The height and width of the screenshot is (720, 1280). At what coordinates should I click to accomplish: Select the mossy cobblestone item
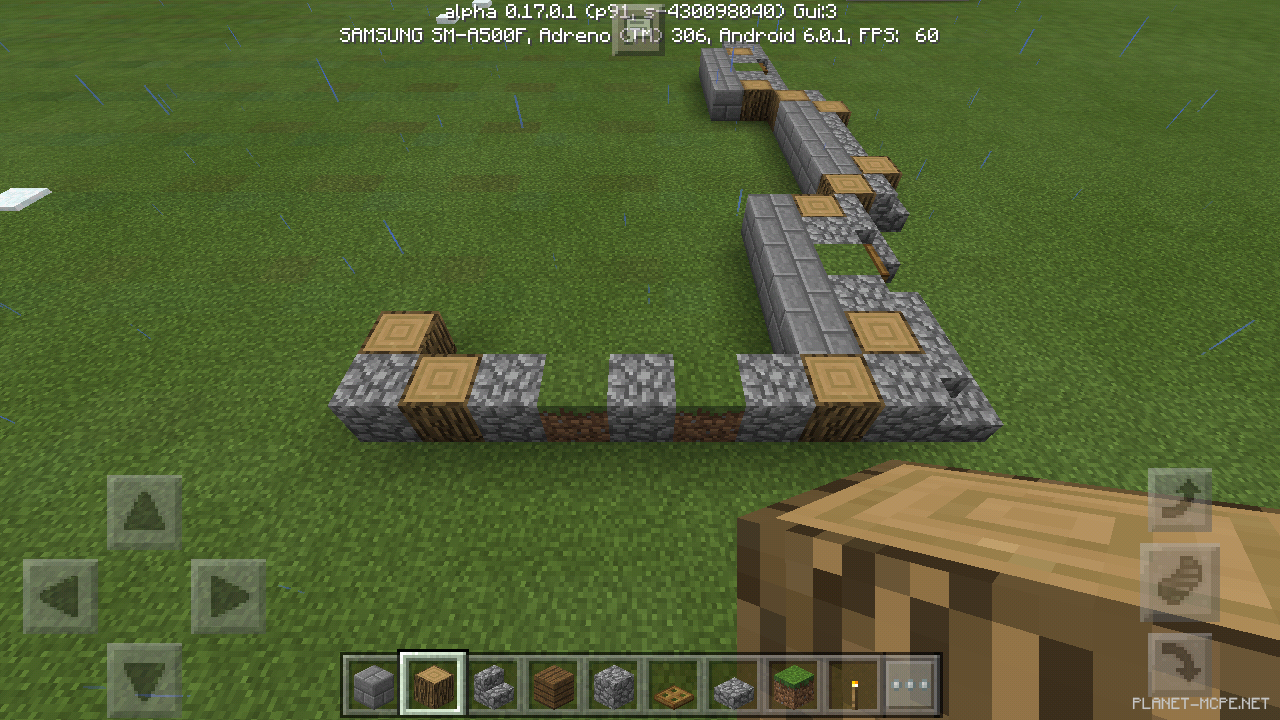(x=732, y=684)
